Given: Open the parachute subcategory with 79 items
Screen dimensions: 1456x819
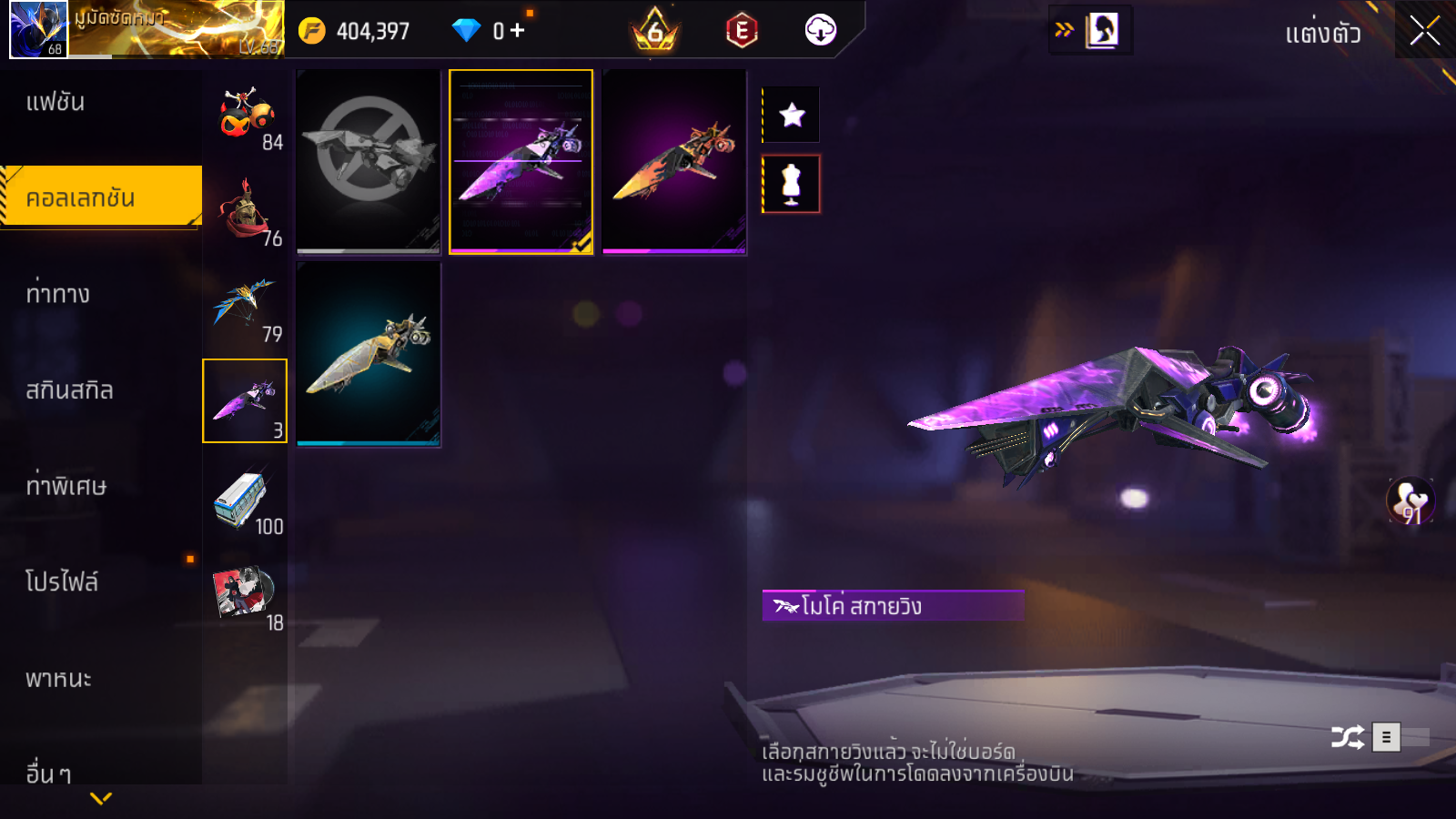Looking at the screenshot, I should point(246,307).
